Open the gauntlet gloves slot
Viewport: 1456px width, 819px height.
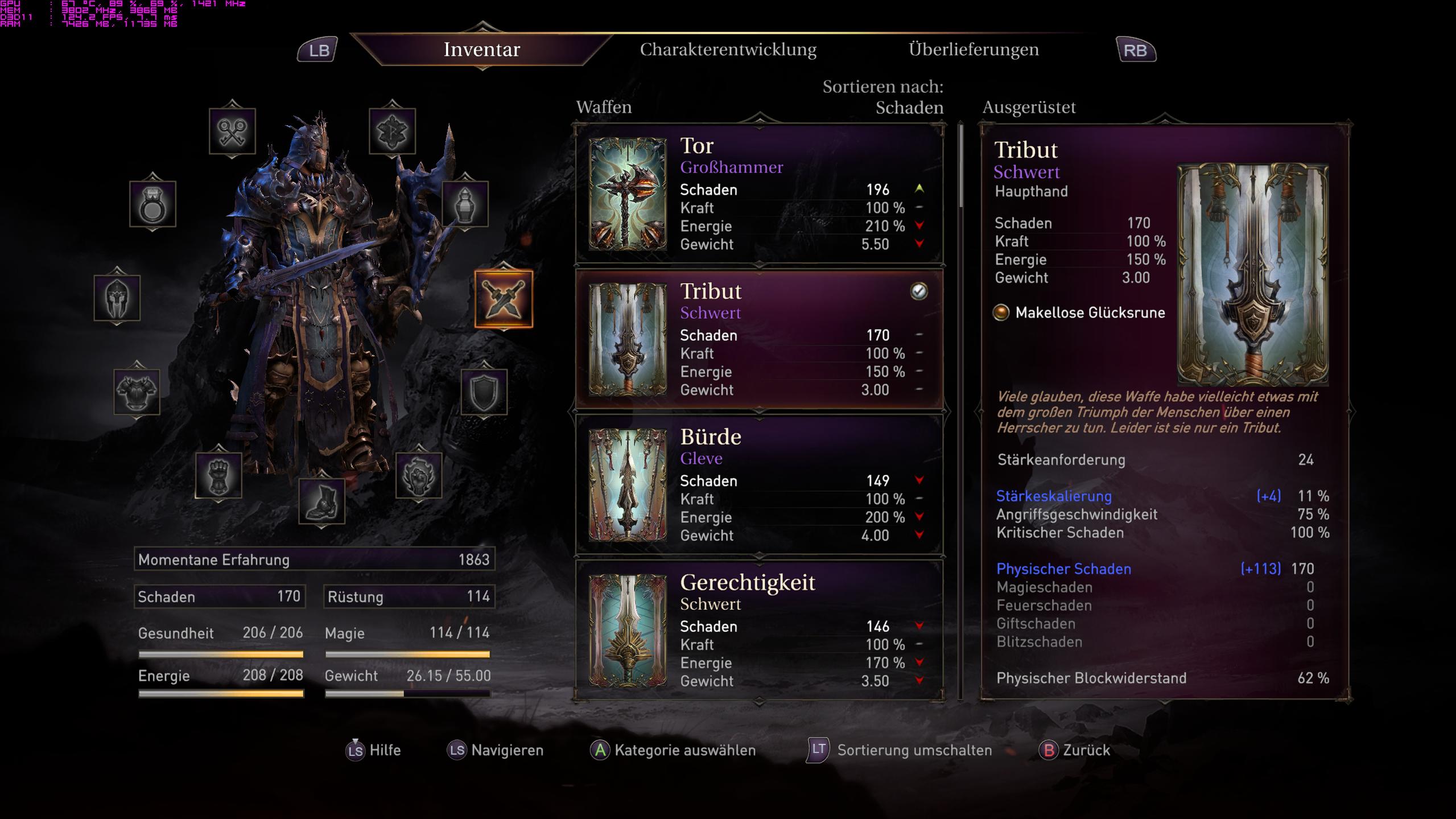(x=218, y=475)
